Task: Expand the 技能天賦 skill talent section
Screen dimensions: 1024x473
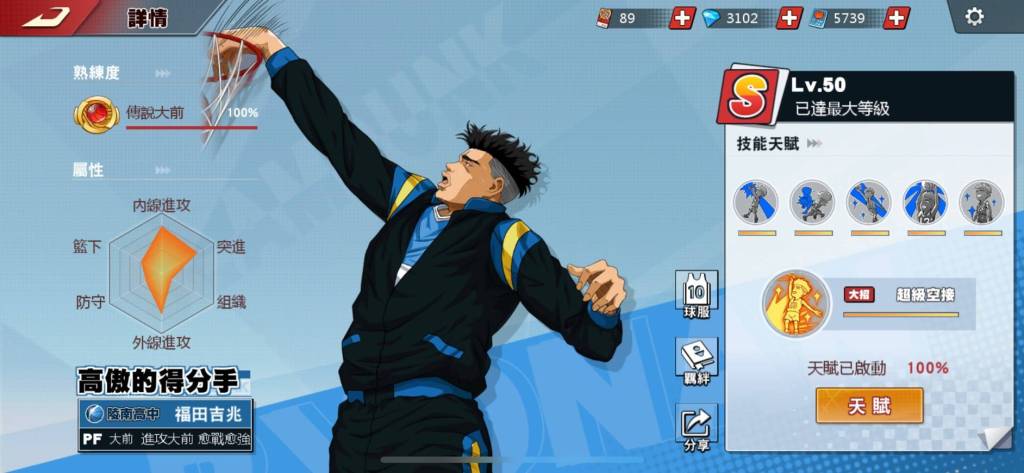Action: [x=814, y=144]
